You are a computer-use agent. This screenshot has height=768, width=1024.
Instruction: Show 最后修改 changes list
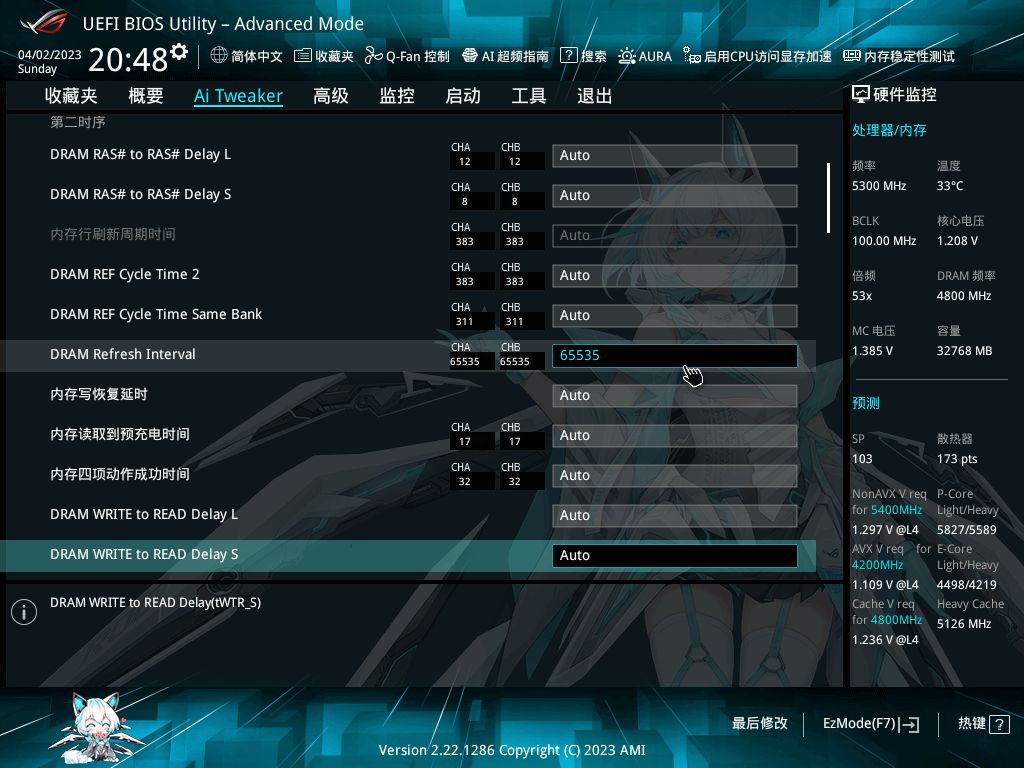click(760, 724)
